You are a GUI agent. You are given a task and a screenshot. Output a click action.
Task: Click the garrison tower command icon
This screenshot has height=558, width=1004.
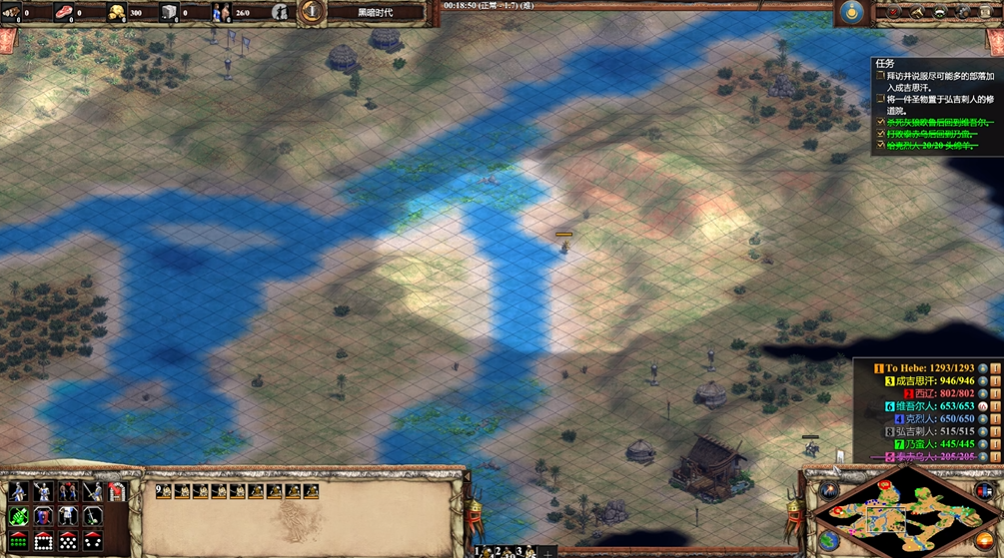tap(116, 491)
